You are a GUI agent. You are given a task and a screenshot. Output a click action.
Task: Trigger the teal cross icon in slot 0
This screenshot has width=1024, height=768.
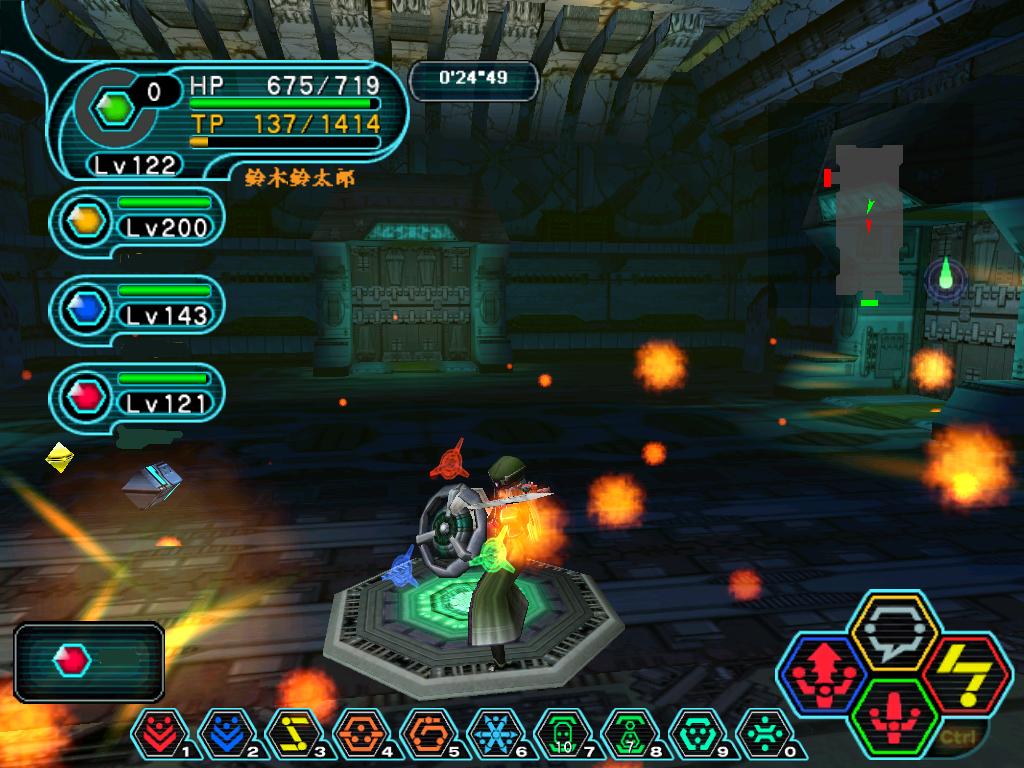point(758,734)
